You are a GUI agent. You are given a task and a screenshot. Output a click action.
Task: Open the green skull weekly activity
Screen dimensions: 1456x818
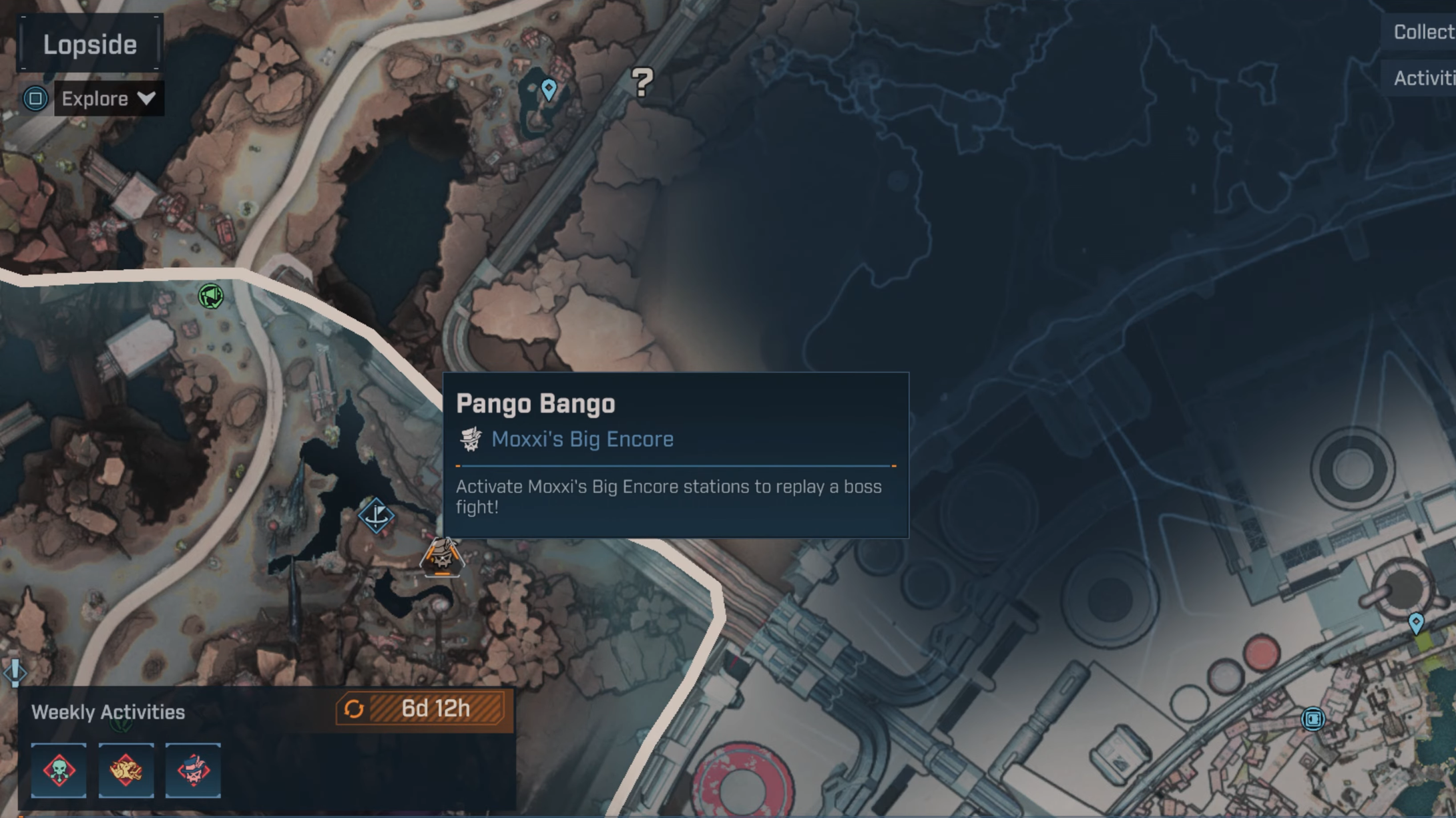pyautogui.click(x=59, y=770)
